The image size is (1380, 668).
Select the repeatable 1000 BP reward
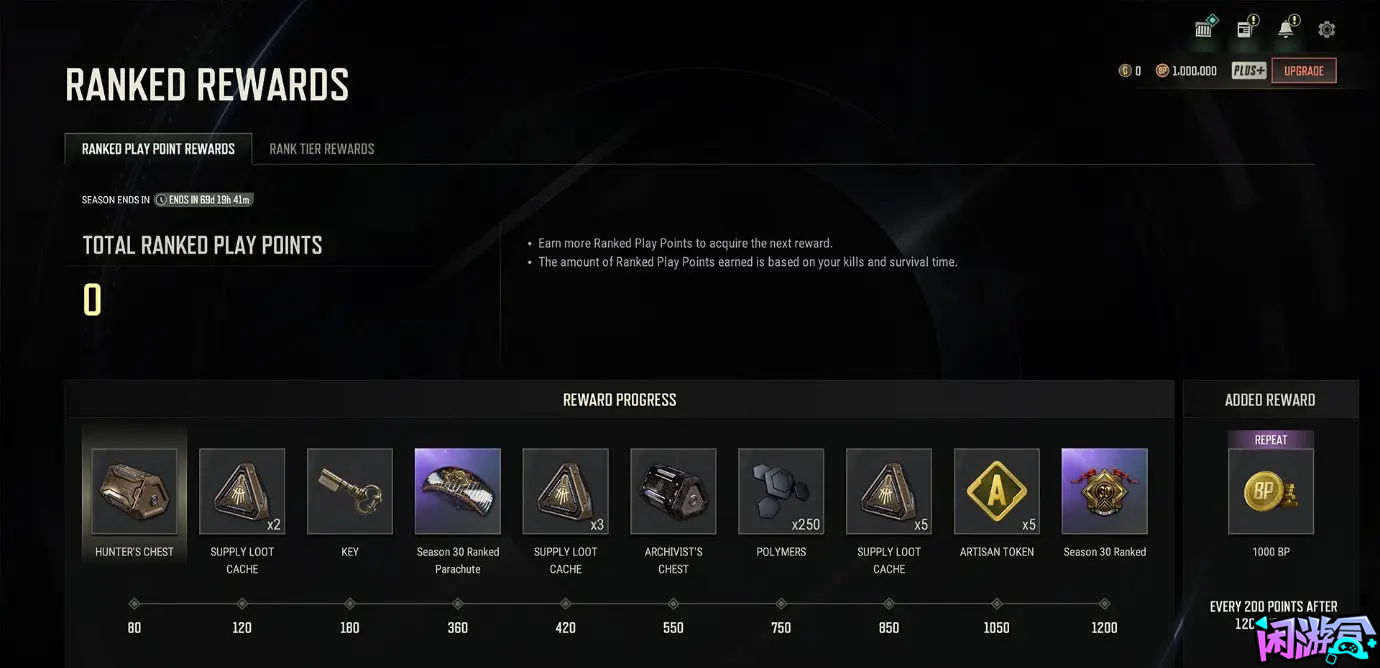pyautogui.click(x=1271, y=491)
